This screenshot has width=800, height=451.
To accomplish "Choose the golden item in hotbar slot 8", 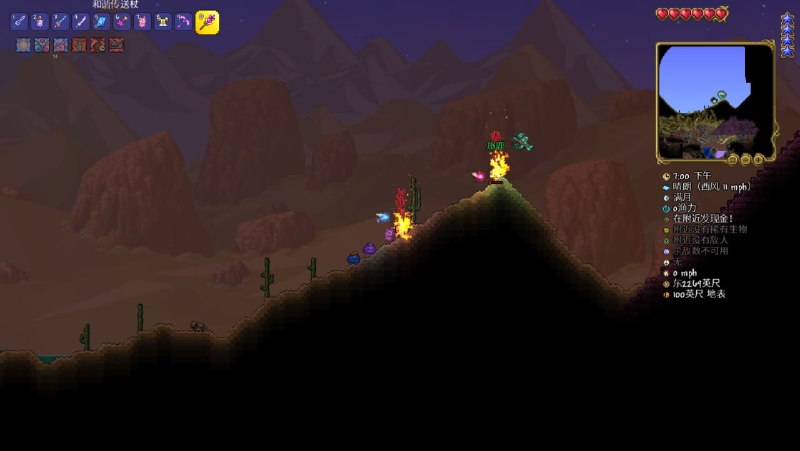I will tap(163, 21).
